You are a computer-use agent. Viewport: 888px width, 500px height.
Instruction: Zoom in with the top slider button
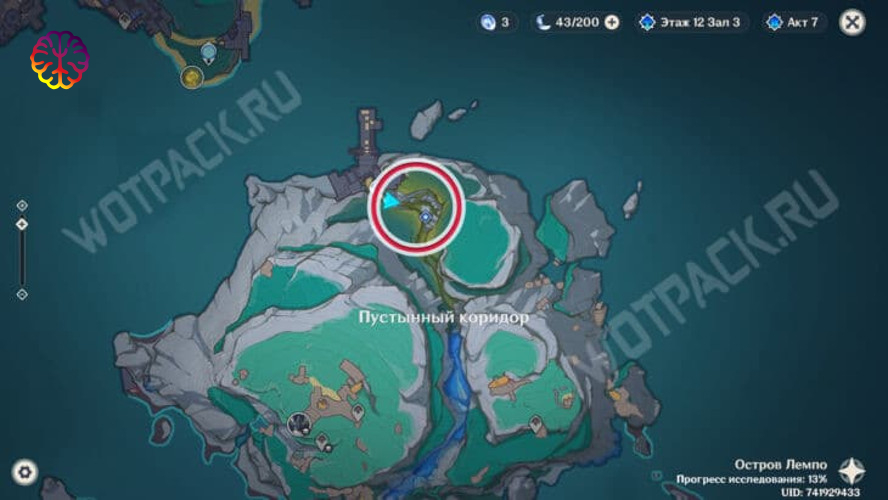tap(22, 206)
